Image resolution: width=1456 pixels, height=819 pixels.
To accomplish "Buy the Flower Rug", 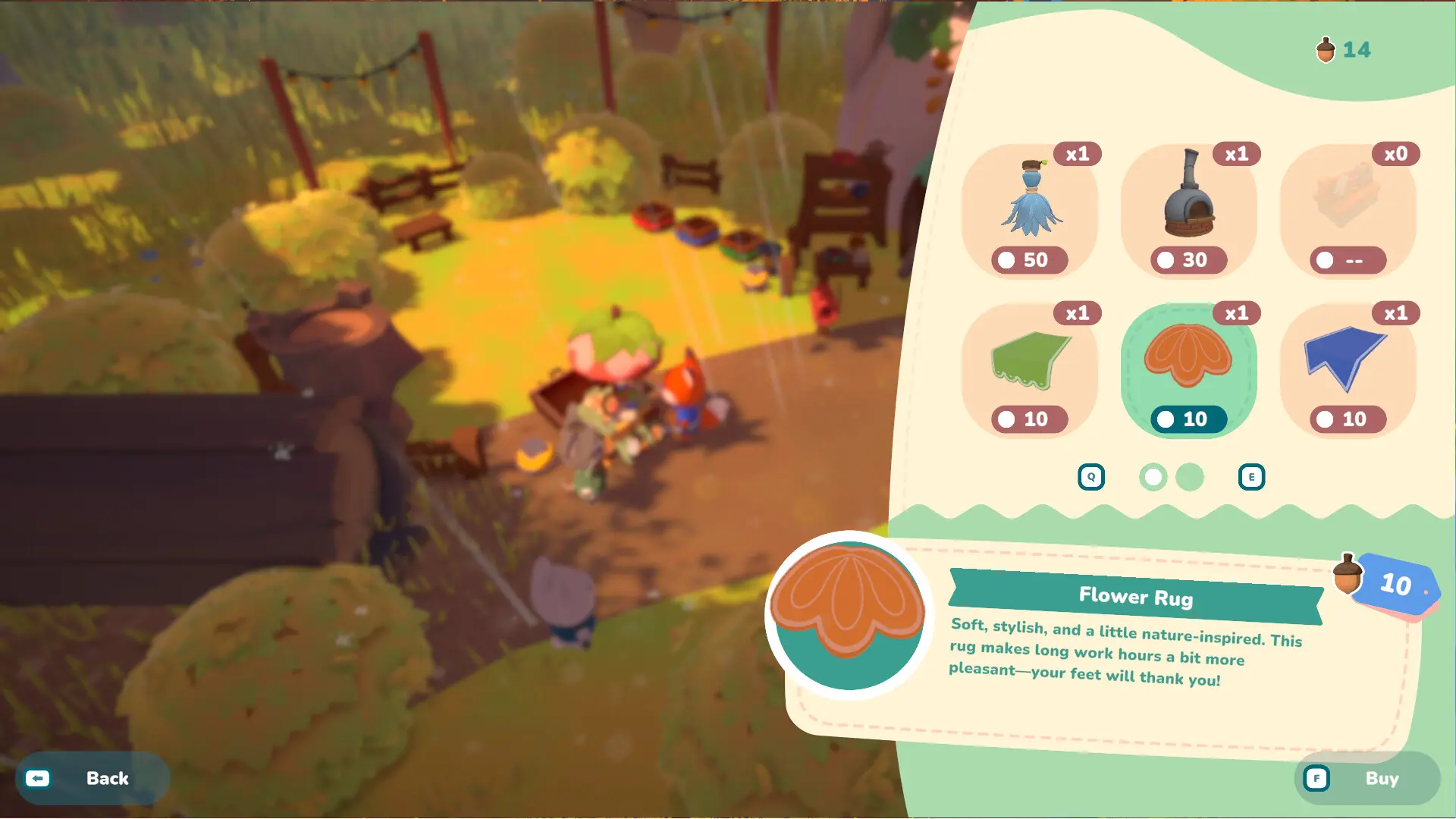I will tap(1367, 778).
